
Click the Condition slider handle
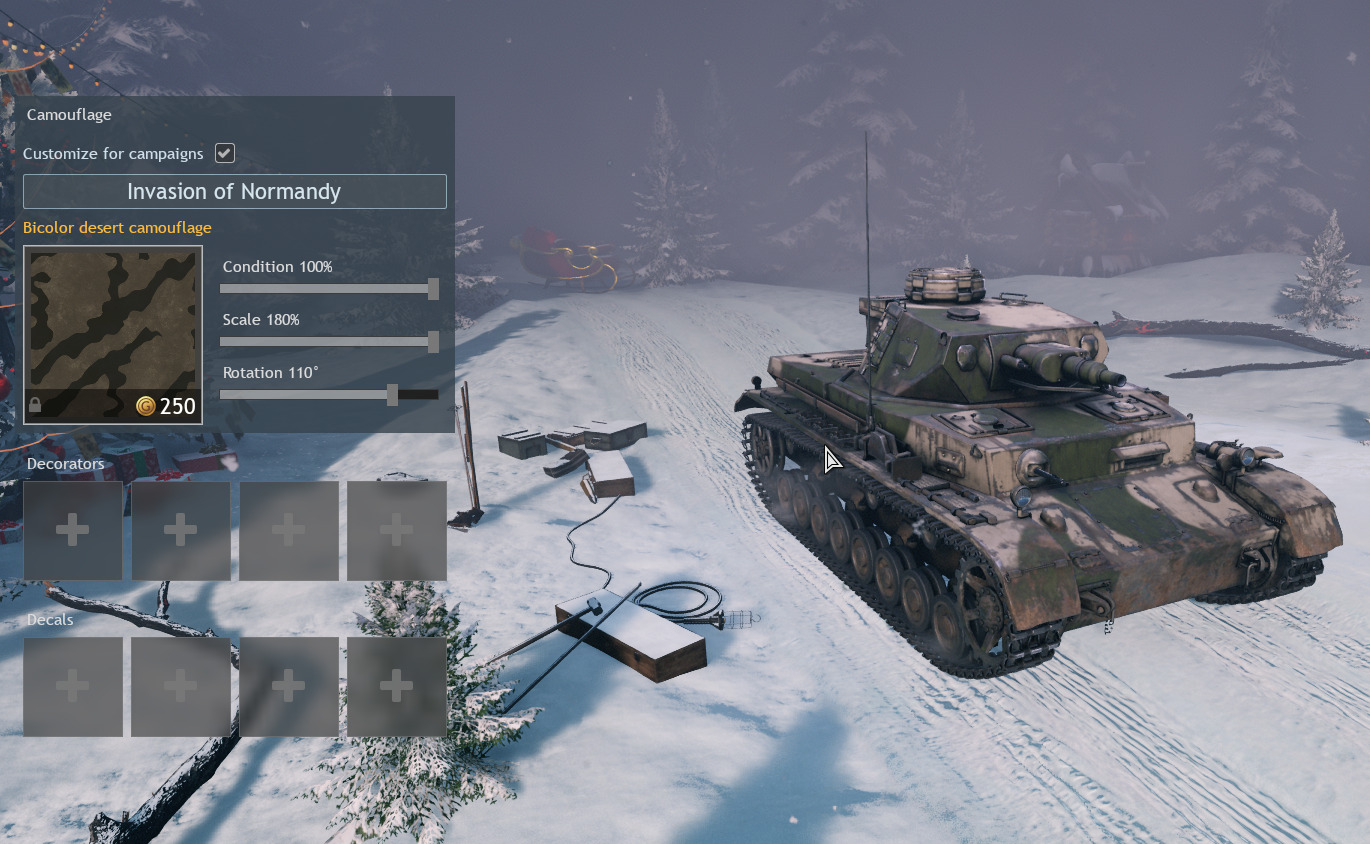[x=433, y=289]
